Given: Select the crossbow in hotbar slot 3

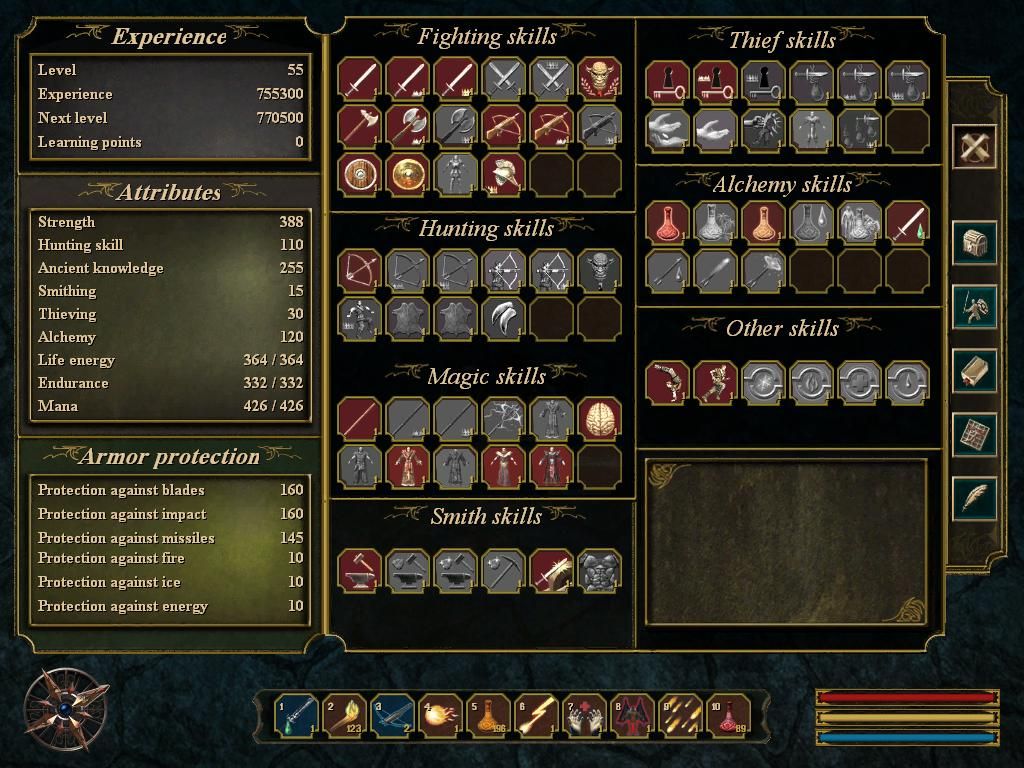Looking at the screenshot, I should click(393, 715).
